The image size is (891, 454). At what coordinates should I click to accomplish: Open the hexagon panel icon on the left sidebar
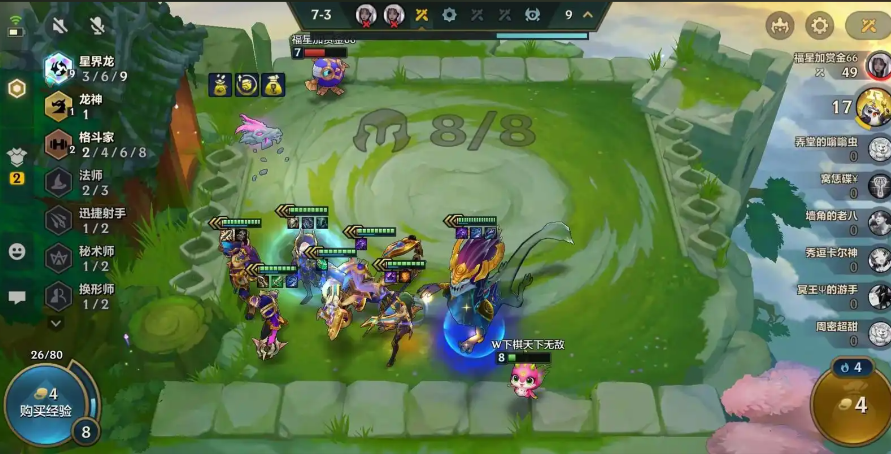click(17, 89)
